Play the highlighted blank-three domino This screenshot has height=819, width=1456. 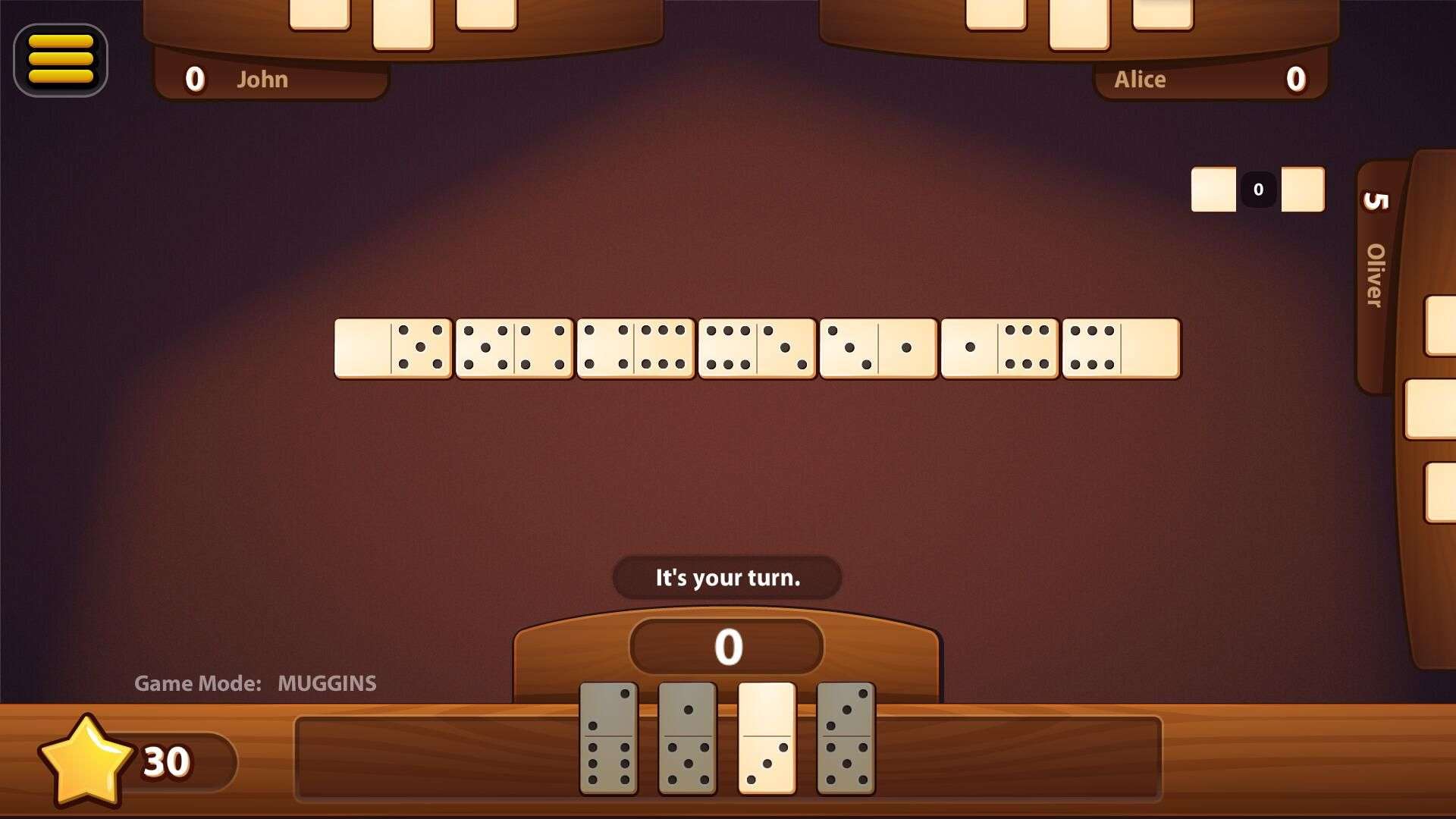[767, 738]
